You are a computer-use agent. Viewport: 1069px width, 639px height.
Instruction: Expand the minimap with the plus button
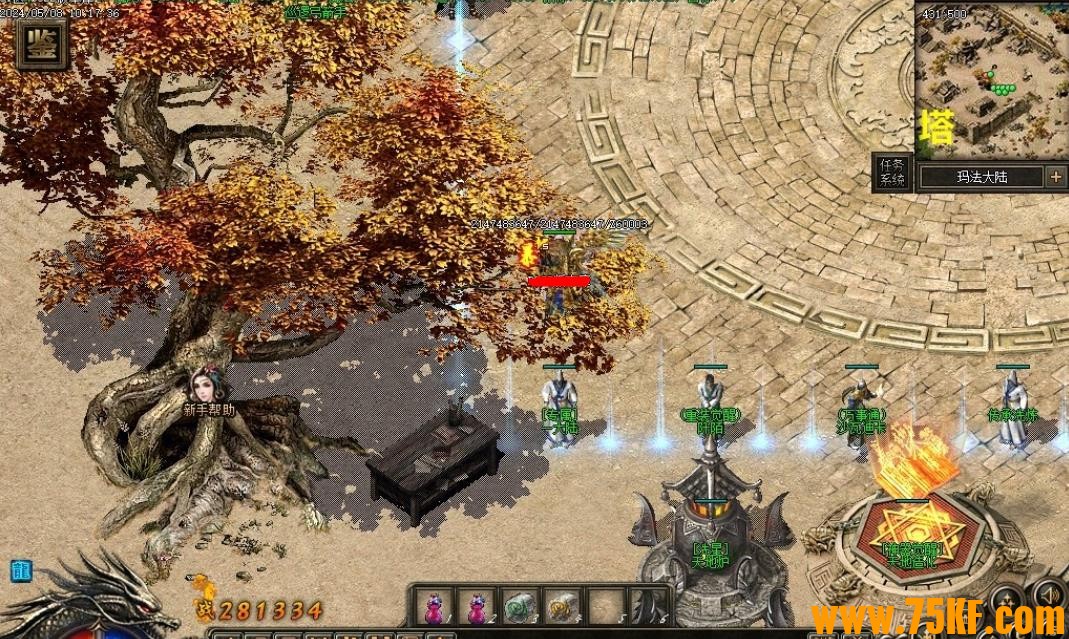point(1056,177)
